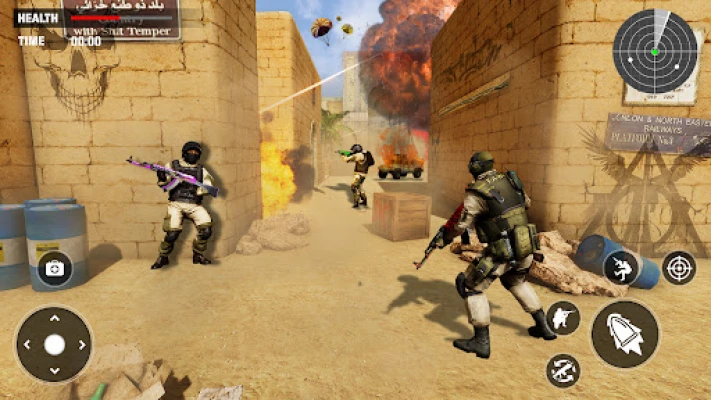Activate the crosshair aim button
The width and height of the screenshot is (711, 400).
[x=679, y=267]
